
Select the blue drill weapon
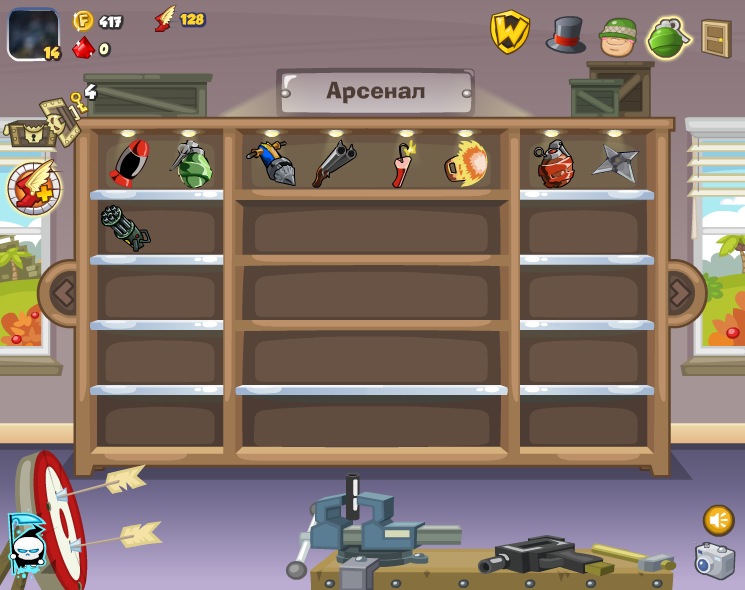[x=271, y=163]
